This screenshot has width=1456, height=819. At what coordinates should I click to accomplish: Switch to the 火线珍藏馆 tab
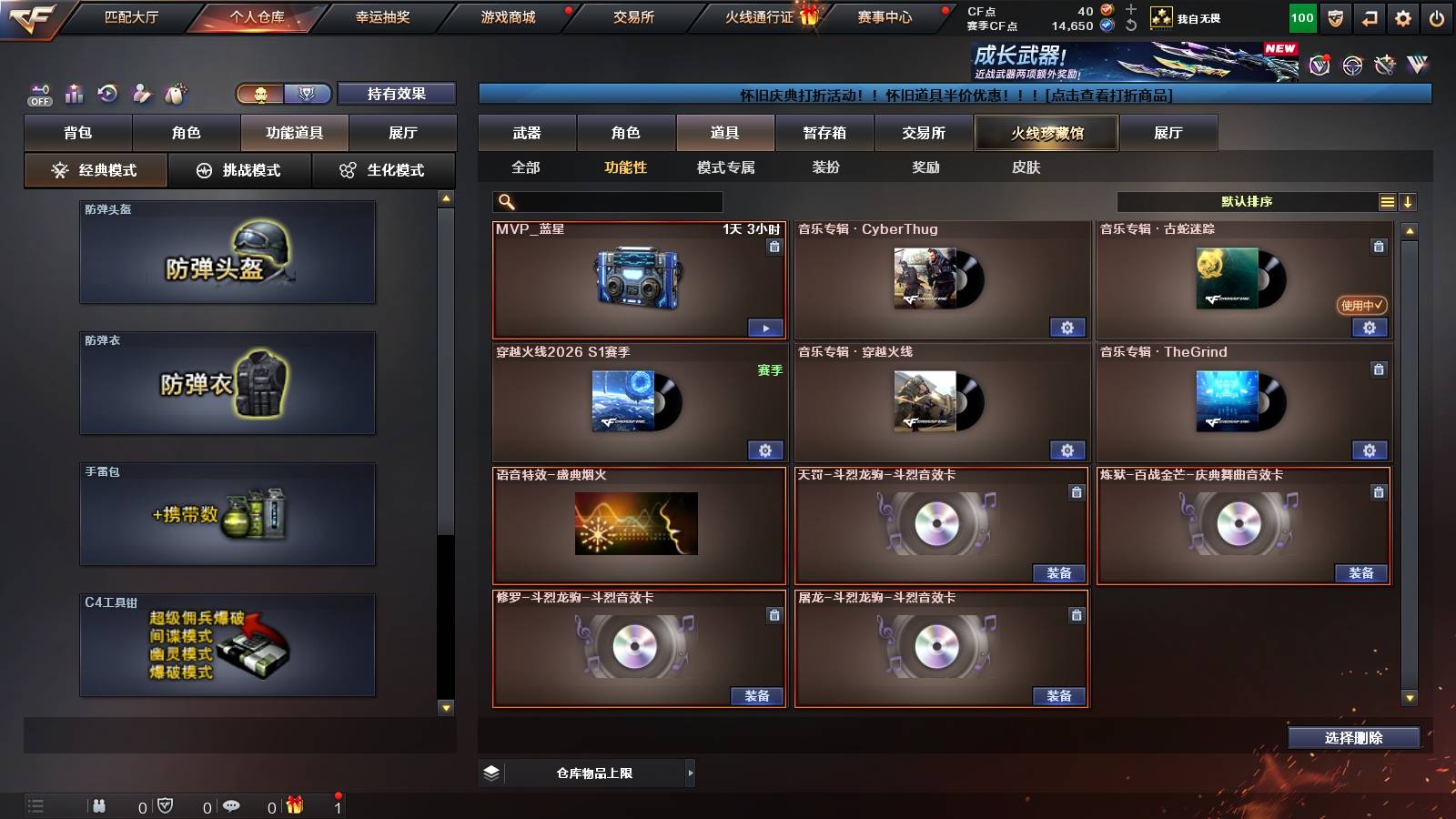click(x=1045, y=133)
